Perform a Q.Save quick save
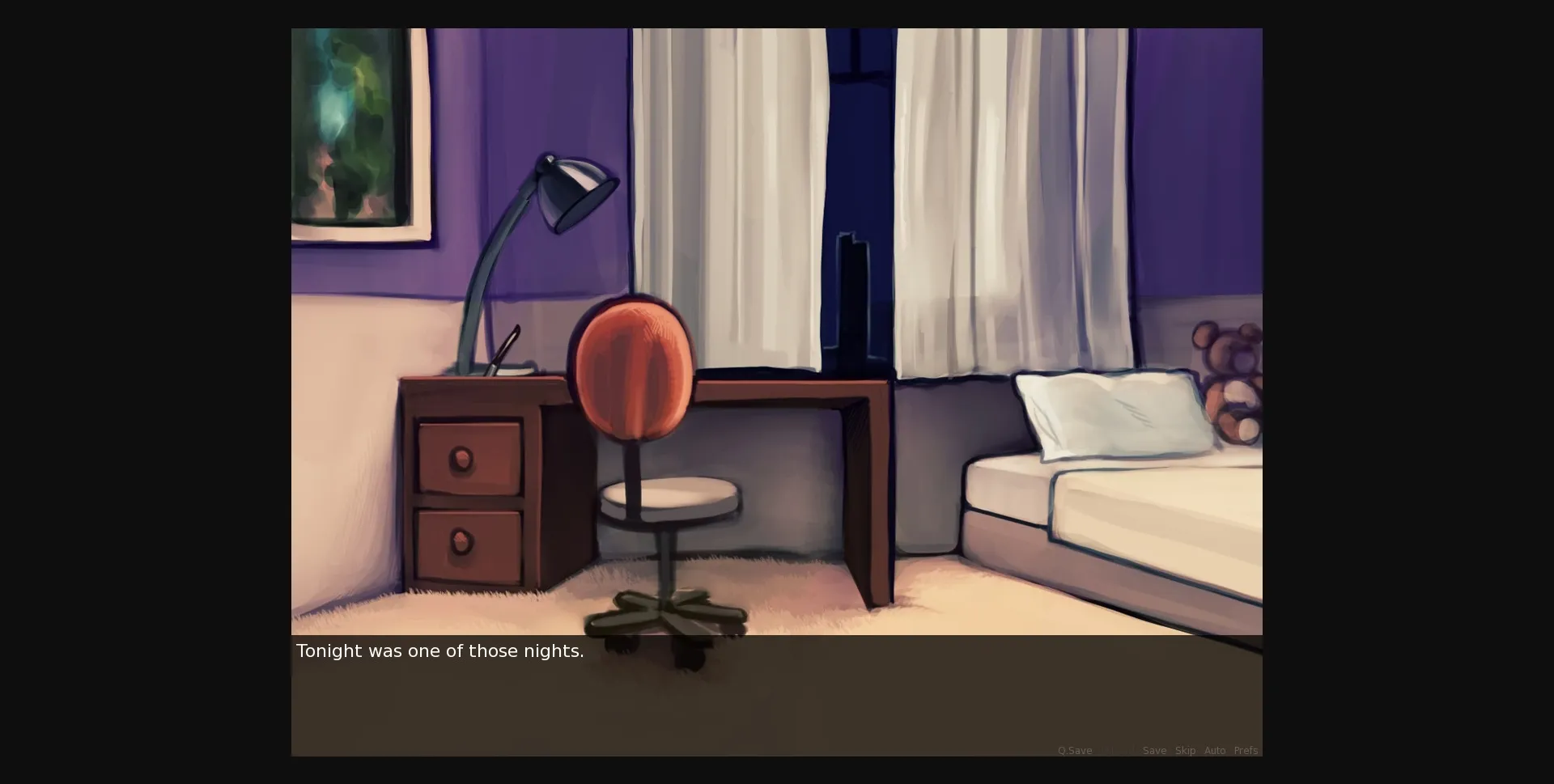Screen dimensions: 1554x784 (x=1075, y=751)
